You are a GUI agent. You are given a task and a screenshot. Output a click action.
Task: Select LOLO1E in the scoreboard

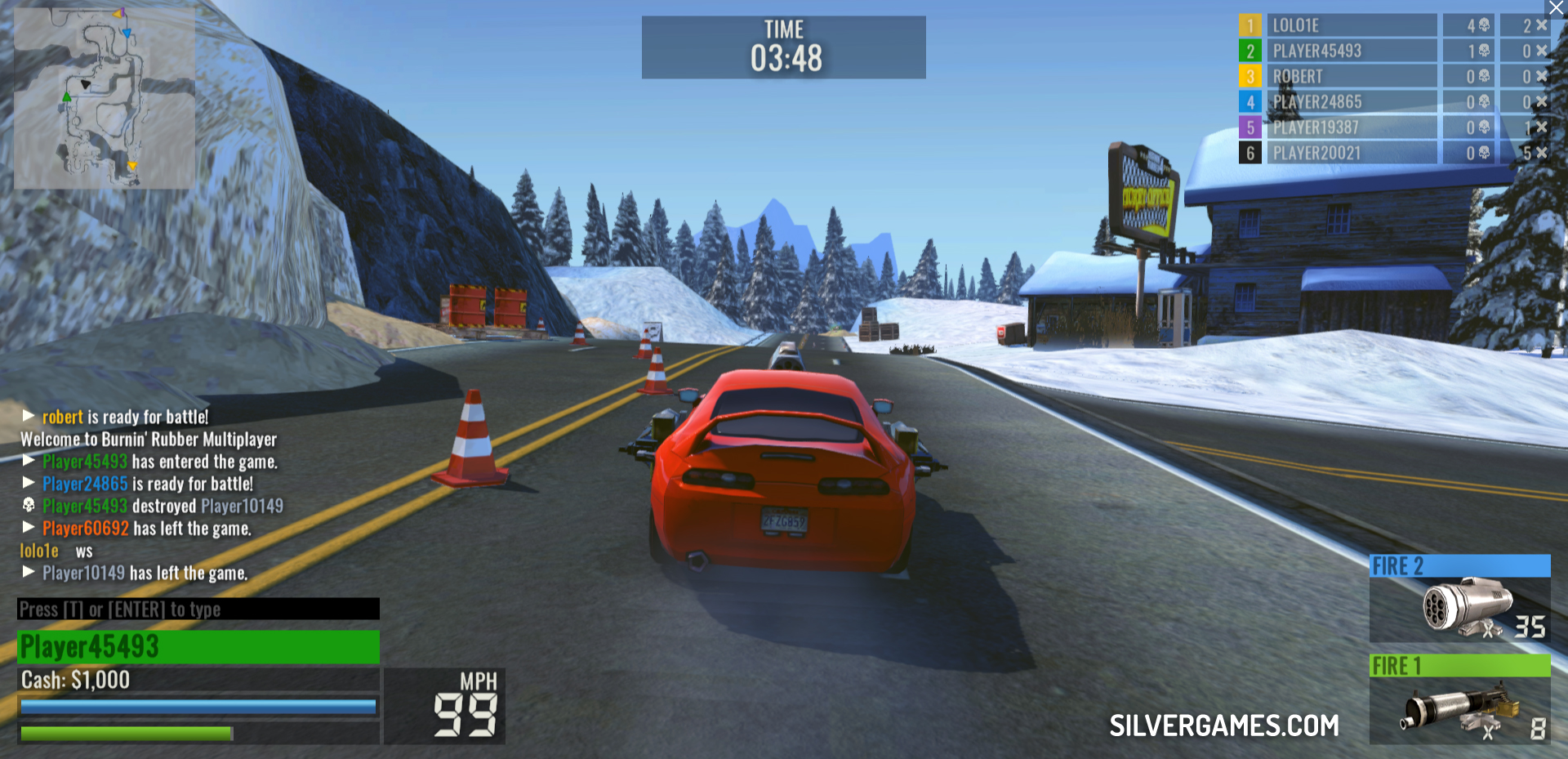coord(1351,25)
